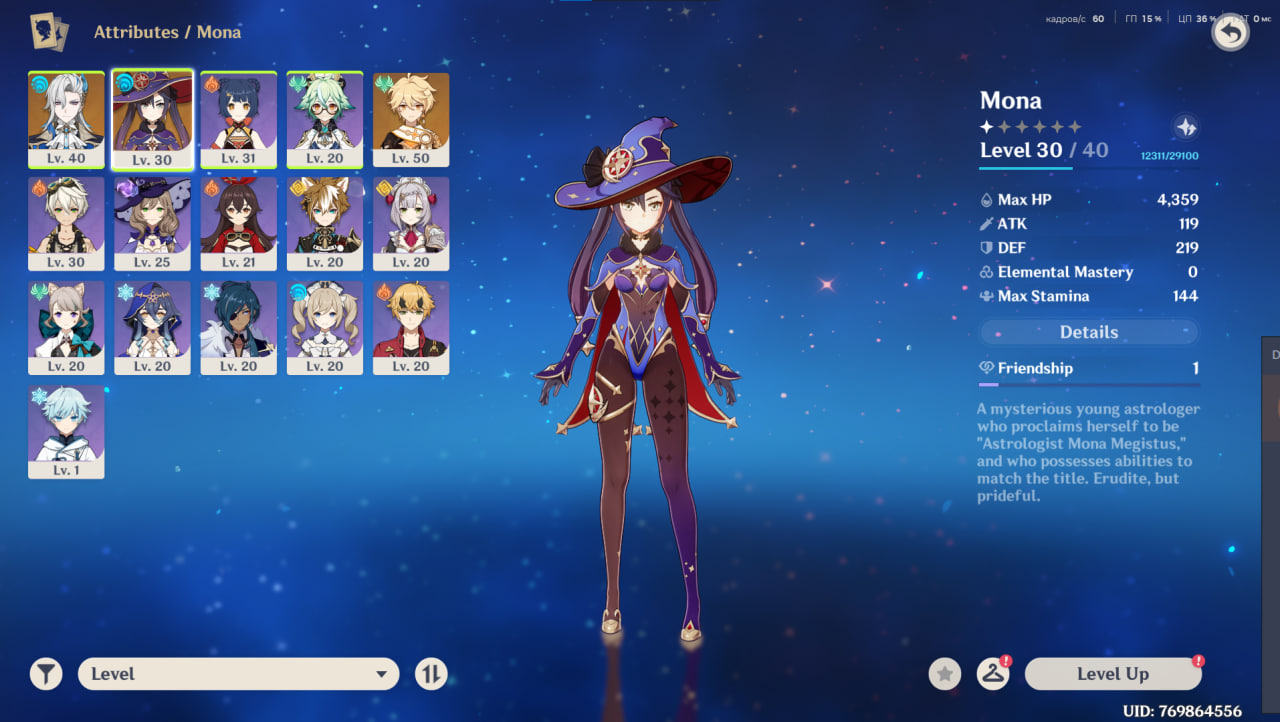Select Kaeya with the eyepatch

click(238, 326)
